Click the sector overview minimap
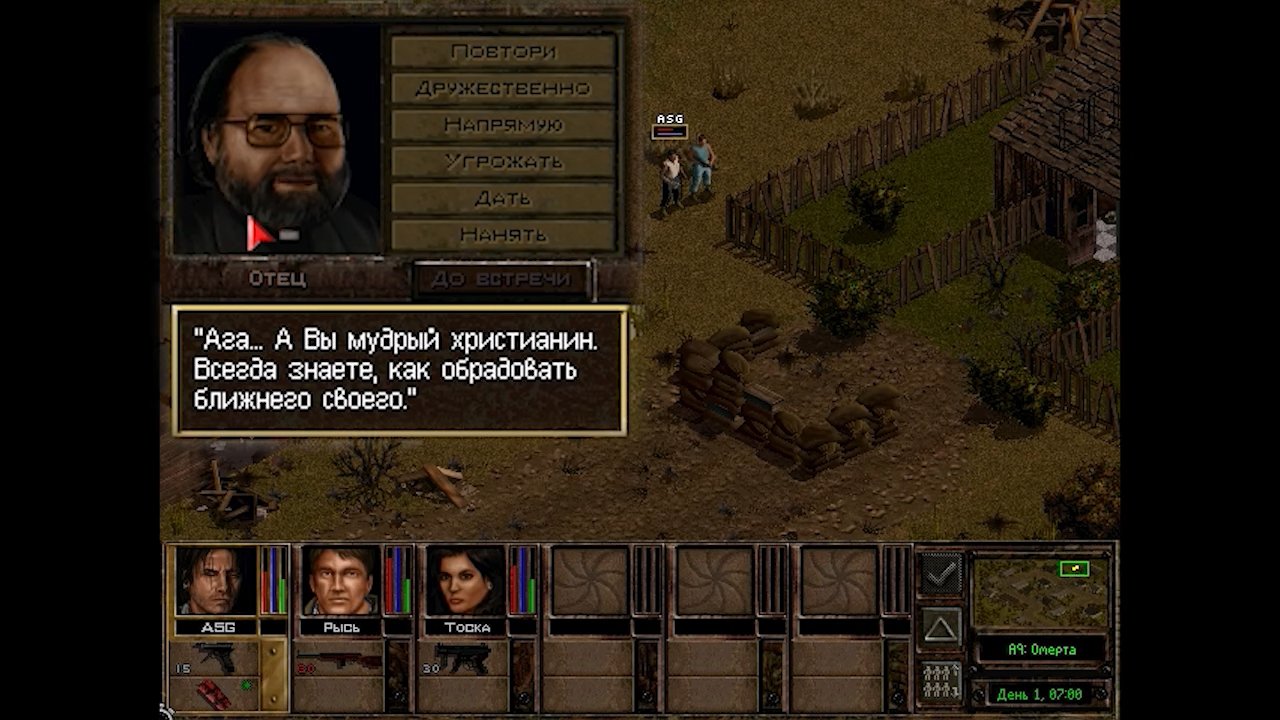Screen dimensions: 1280x720 pos(1041,593)
